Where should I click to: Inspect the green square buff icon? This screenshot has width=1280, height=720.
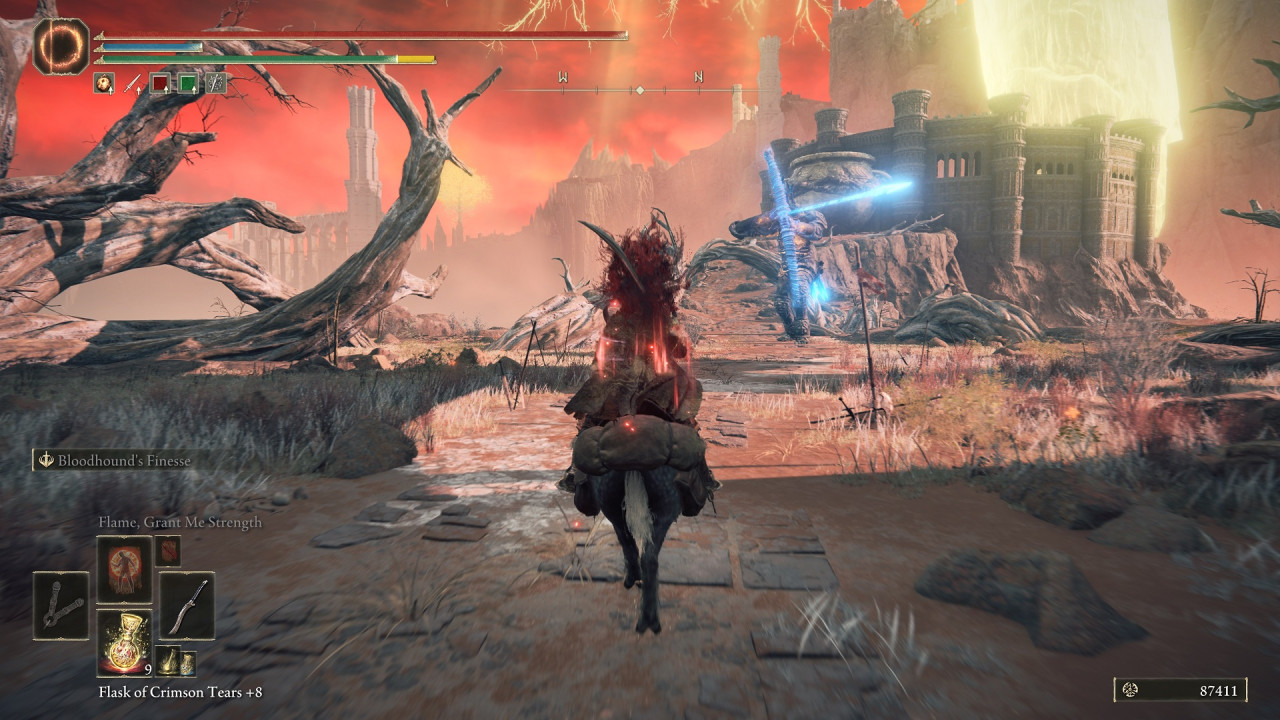click(x=188, y=84)
